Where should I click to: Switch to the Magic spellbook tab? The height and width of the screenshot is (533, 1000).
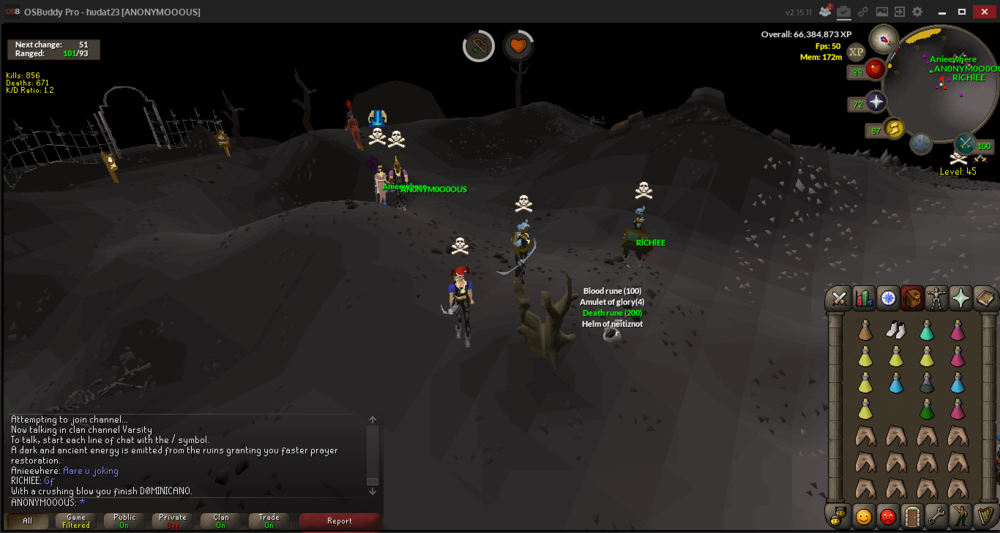coord(984,297)
